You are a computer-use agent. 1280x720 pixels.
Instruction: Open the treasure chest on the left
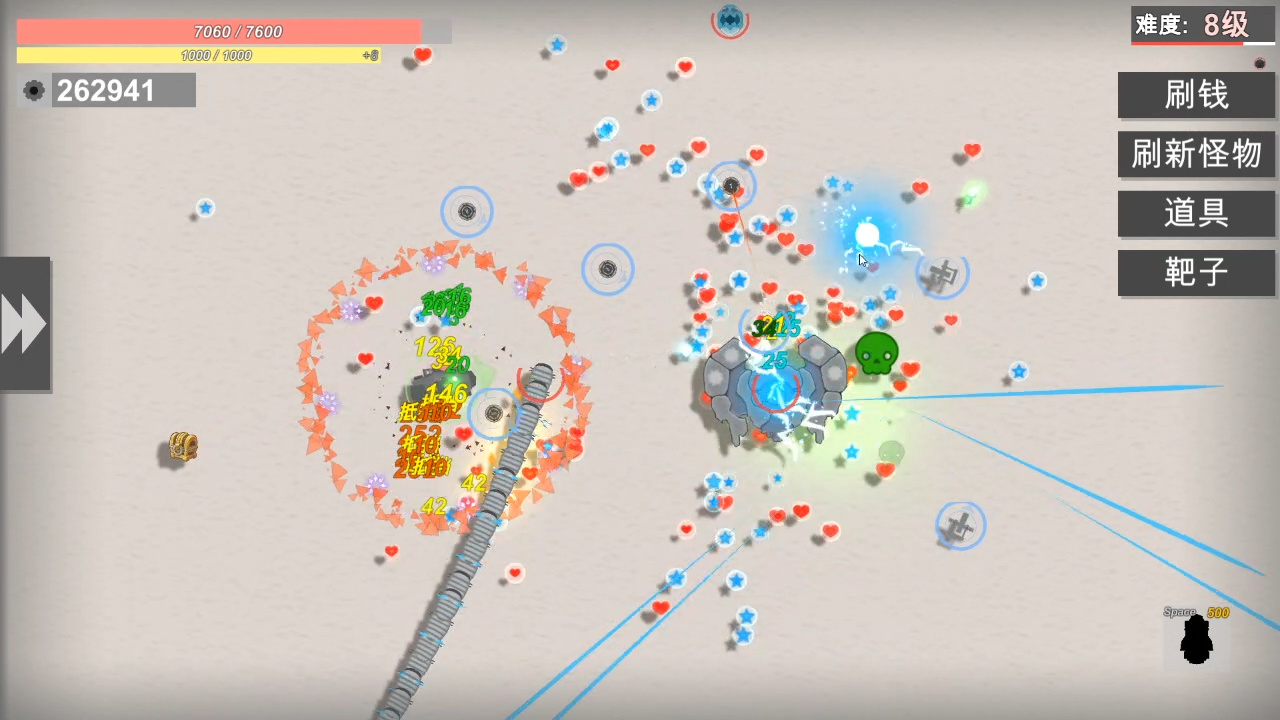(x=181, y=448)
